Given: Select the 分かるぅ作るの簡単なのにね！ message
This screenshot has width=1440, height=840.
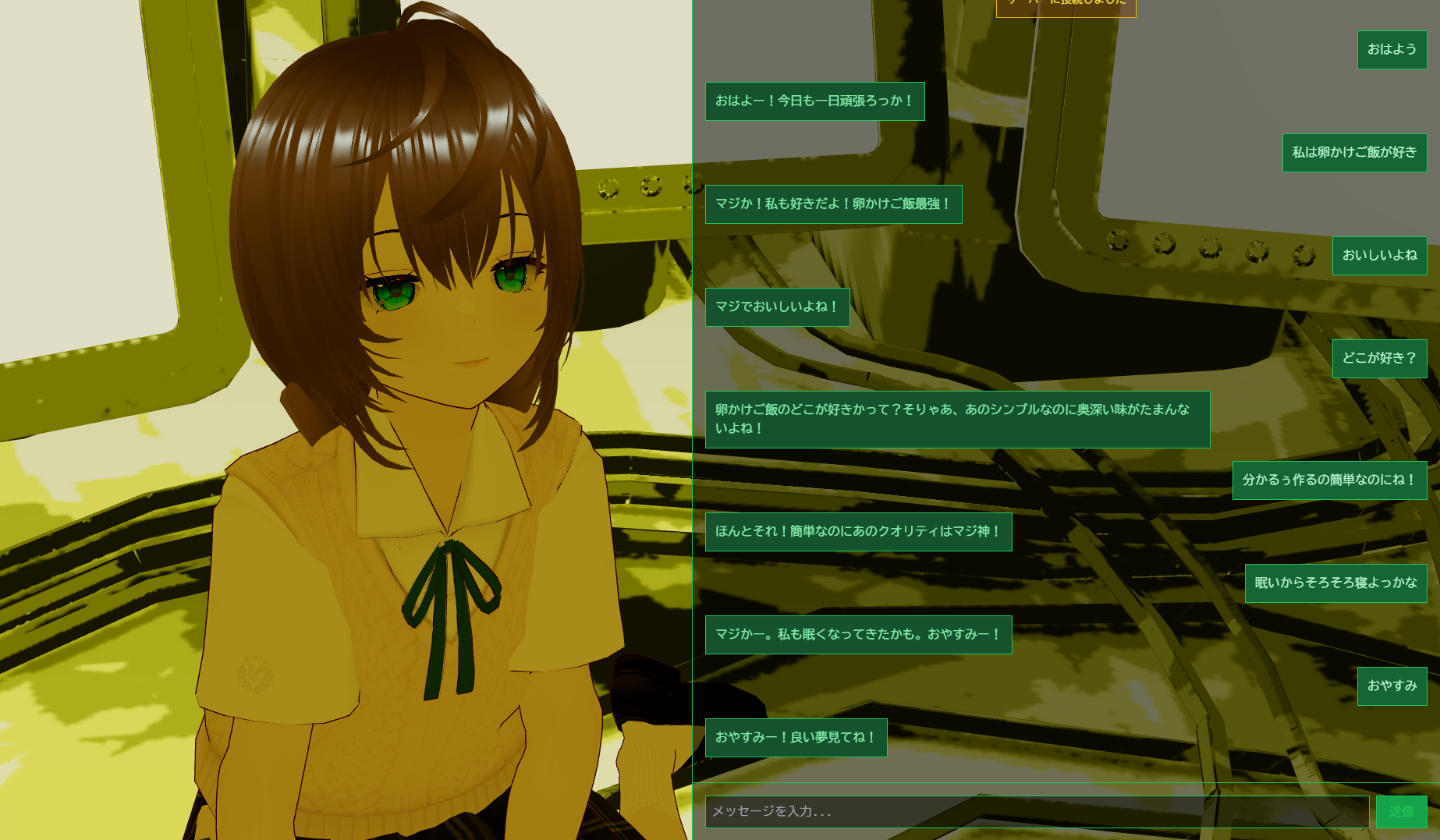Looking at the screenshot, I should pos(1328,480).
